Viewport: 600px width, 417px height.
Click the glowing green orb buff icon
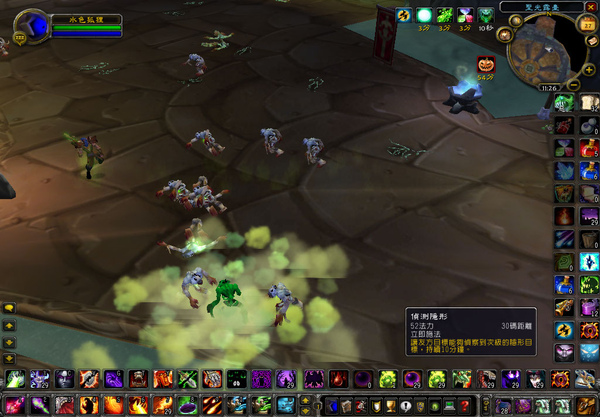tap(425, 15)
